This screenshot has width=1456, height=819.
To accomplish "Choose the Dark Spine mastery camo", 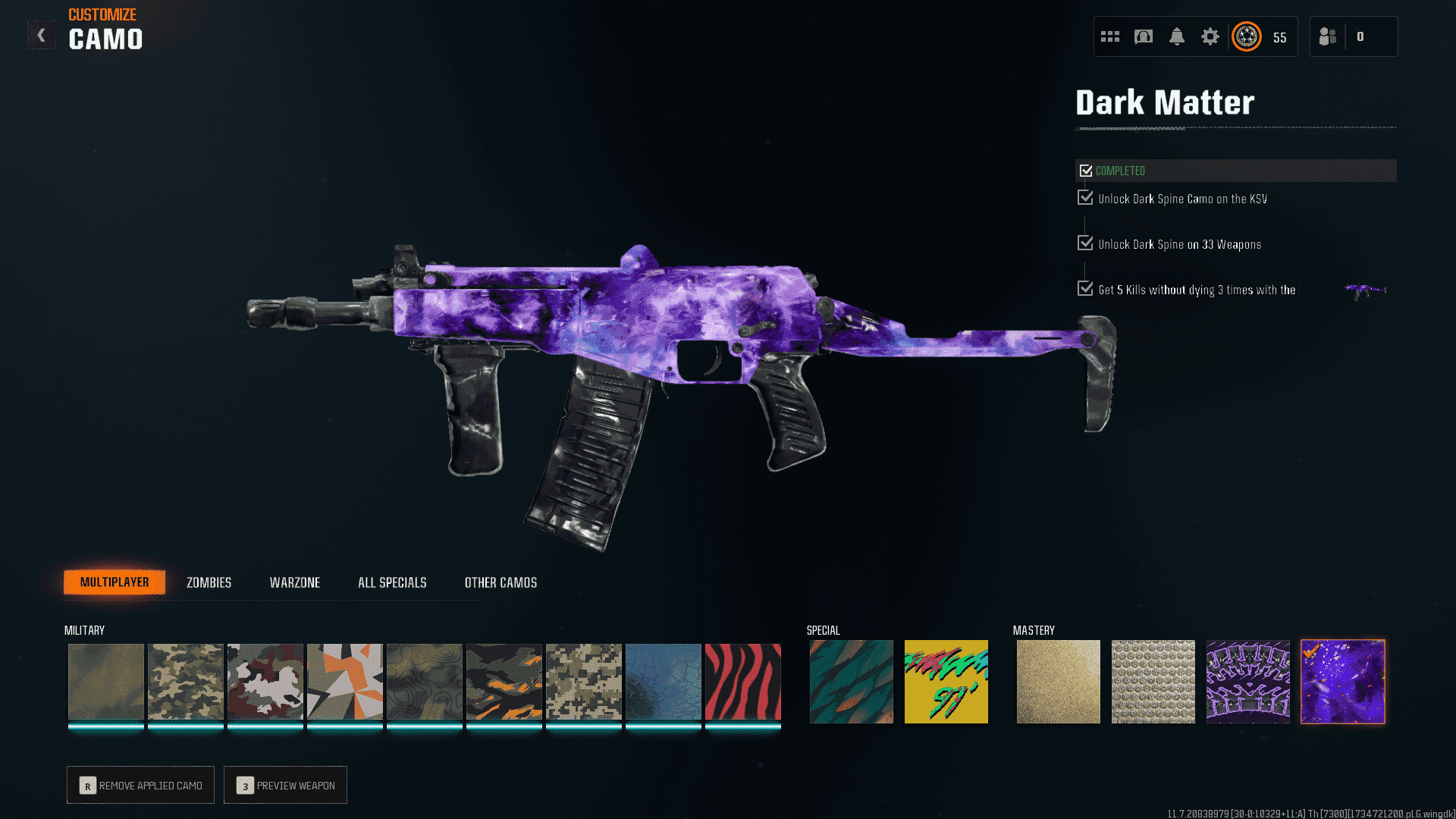I will pyautogui.click(x=1247, y=681).
